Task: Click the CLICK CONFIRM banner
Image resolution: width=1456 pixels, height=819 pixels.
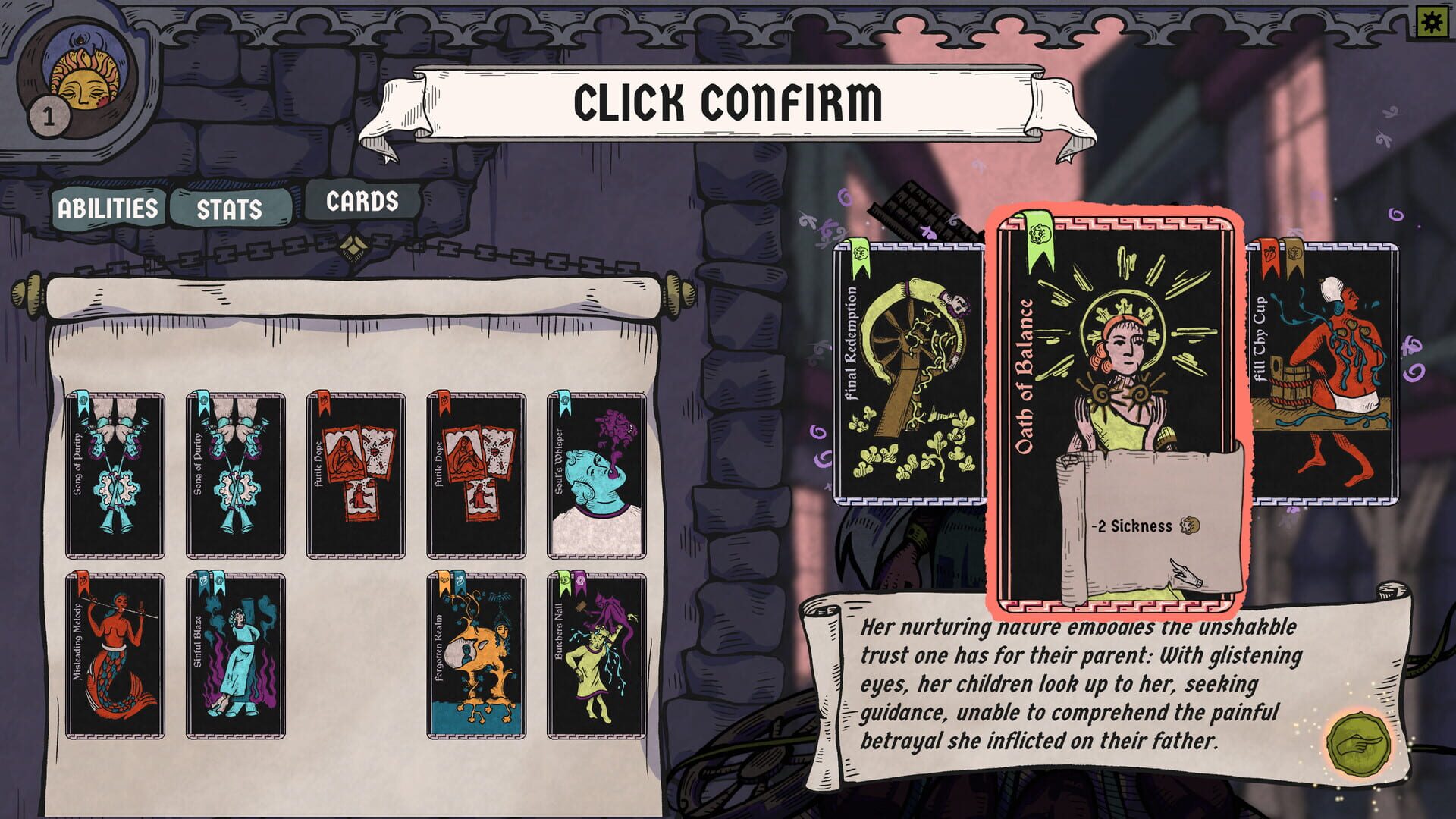Action: 726,99
